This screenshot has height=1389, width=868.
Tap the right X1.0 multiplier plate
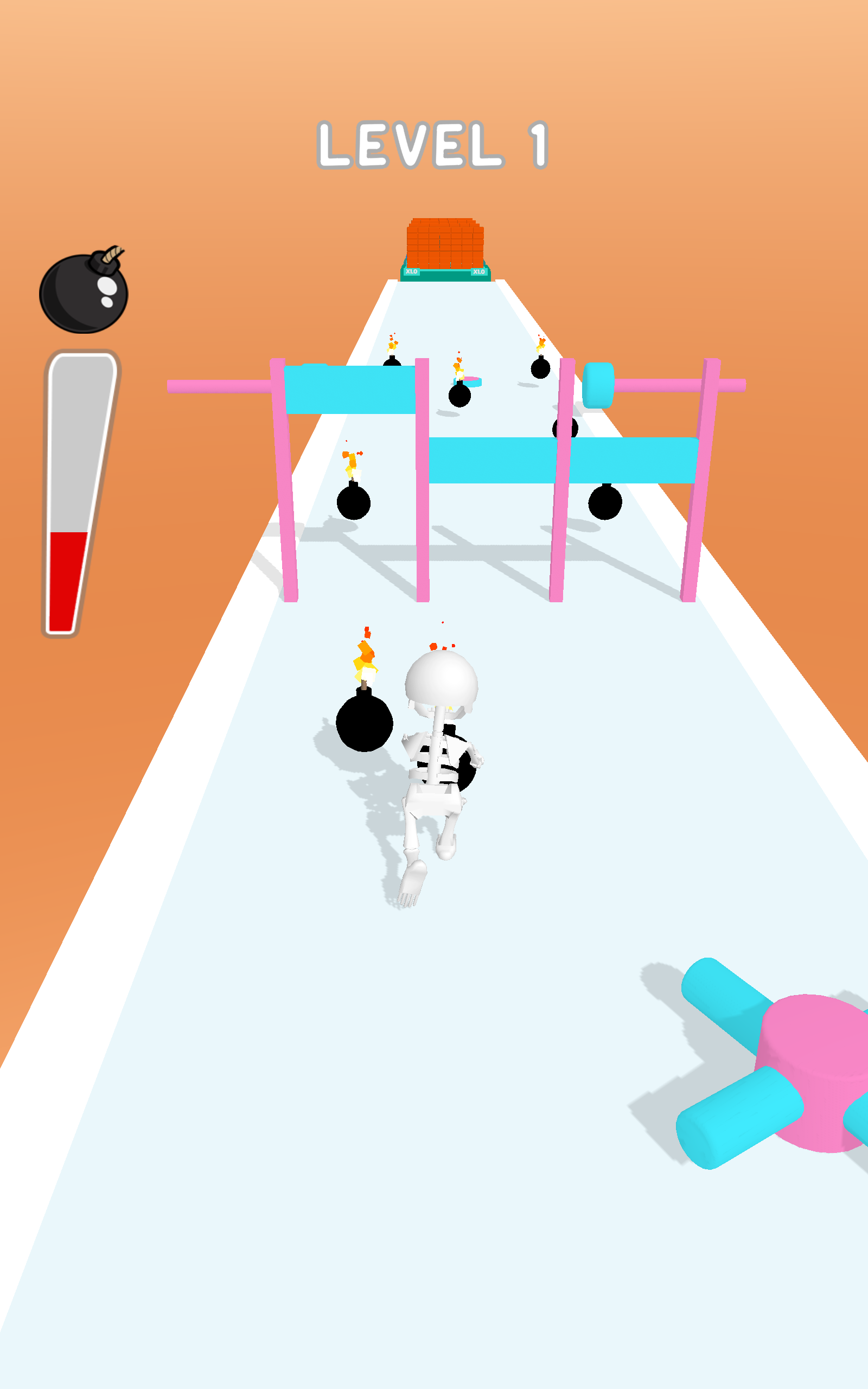(480, 272)
